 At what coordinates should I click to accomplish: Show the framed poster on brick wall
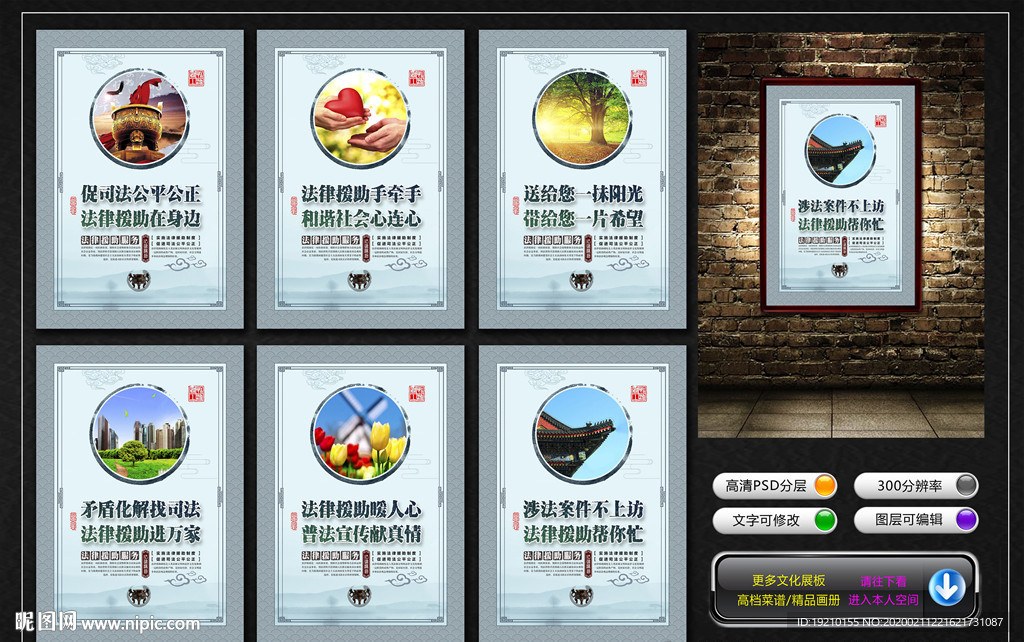pyautogui.click(x=840, y=195)
